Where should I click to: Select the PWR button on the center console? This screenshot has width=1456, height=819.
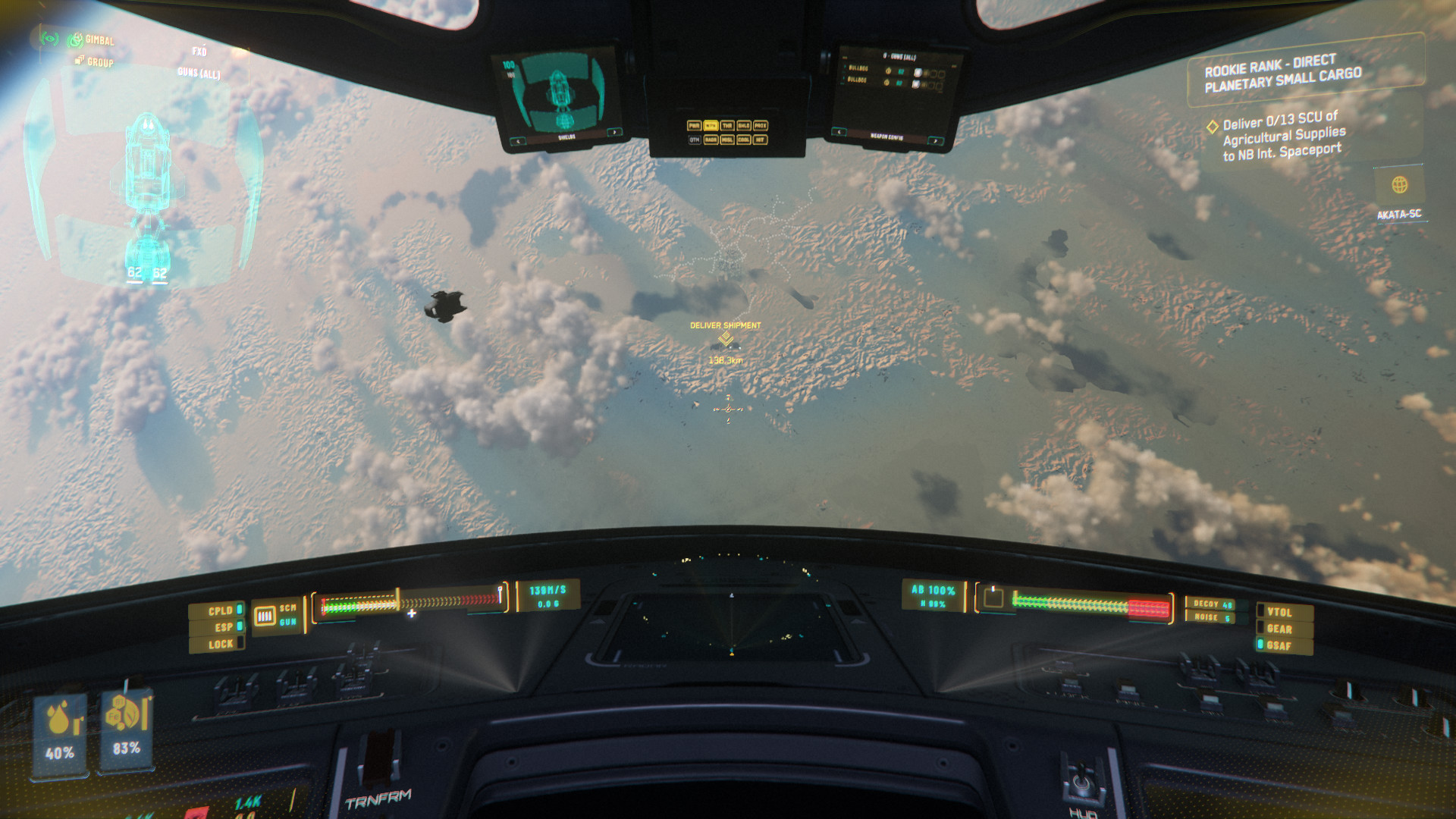click(x=694, y=125)
